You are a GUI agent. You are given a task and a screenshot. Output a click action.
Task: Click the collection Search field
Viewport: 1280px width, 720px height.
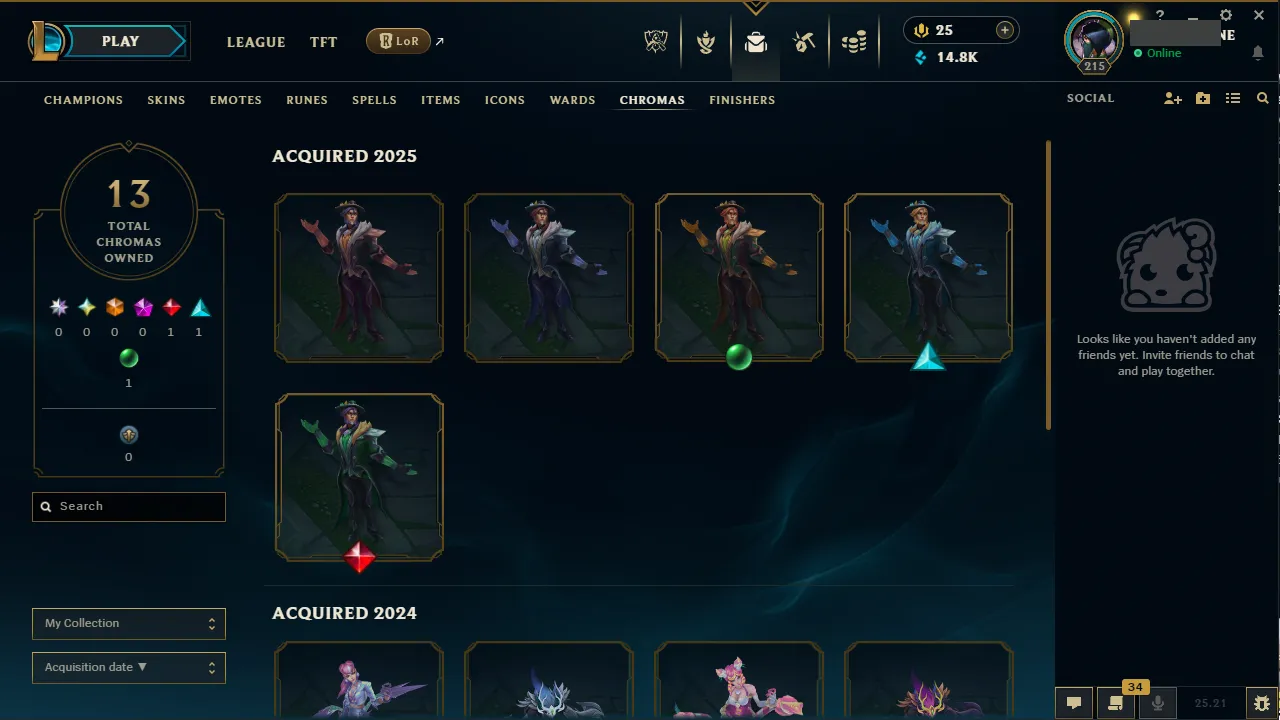click(x=128, y=506)
